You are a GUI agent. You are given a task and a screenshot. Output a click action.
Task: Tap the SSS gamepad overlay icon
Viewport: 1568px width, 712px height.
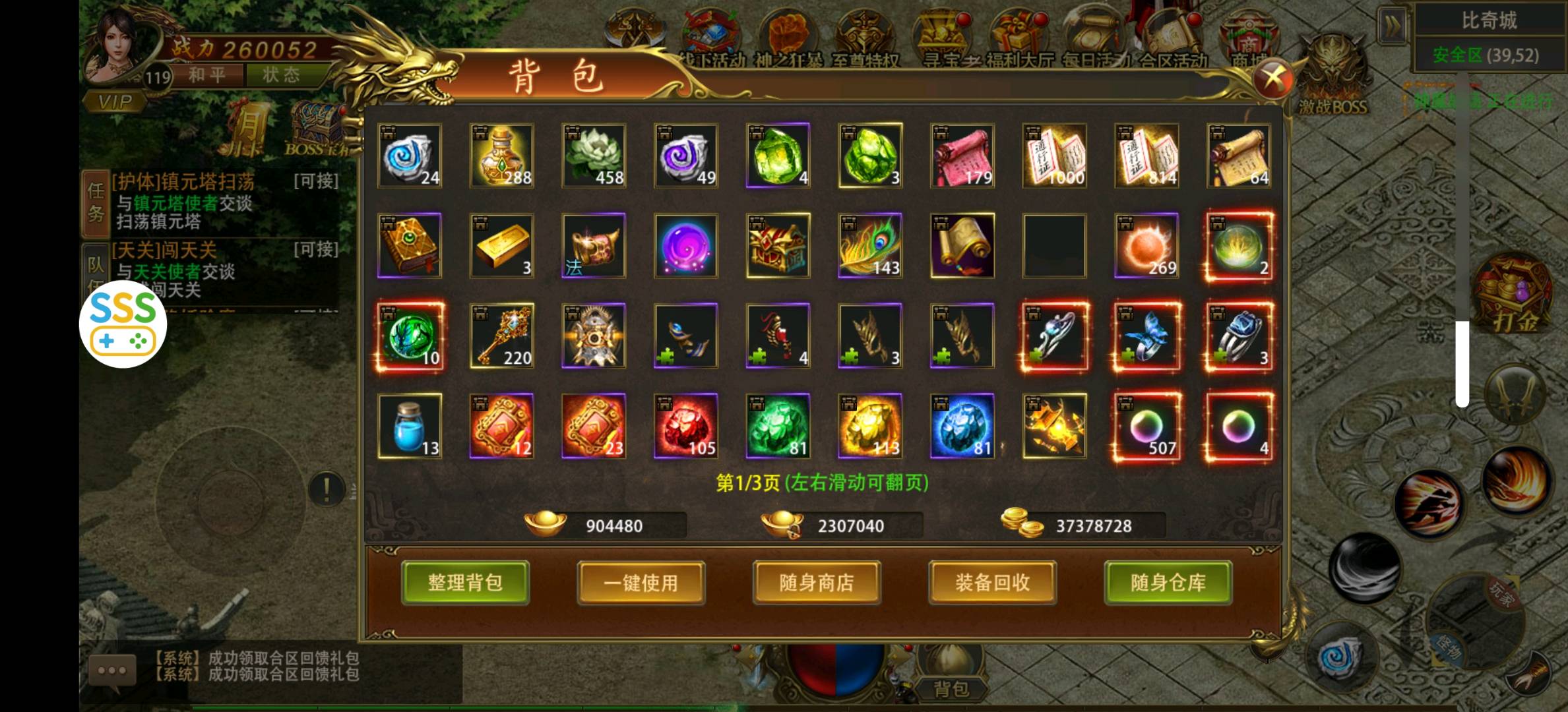point(123,324)
